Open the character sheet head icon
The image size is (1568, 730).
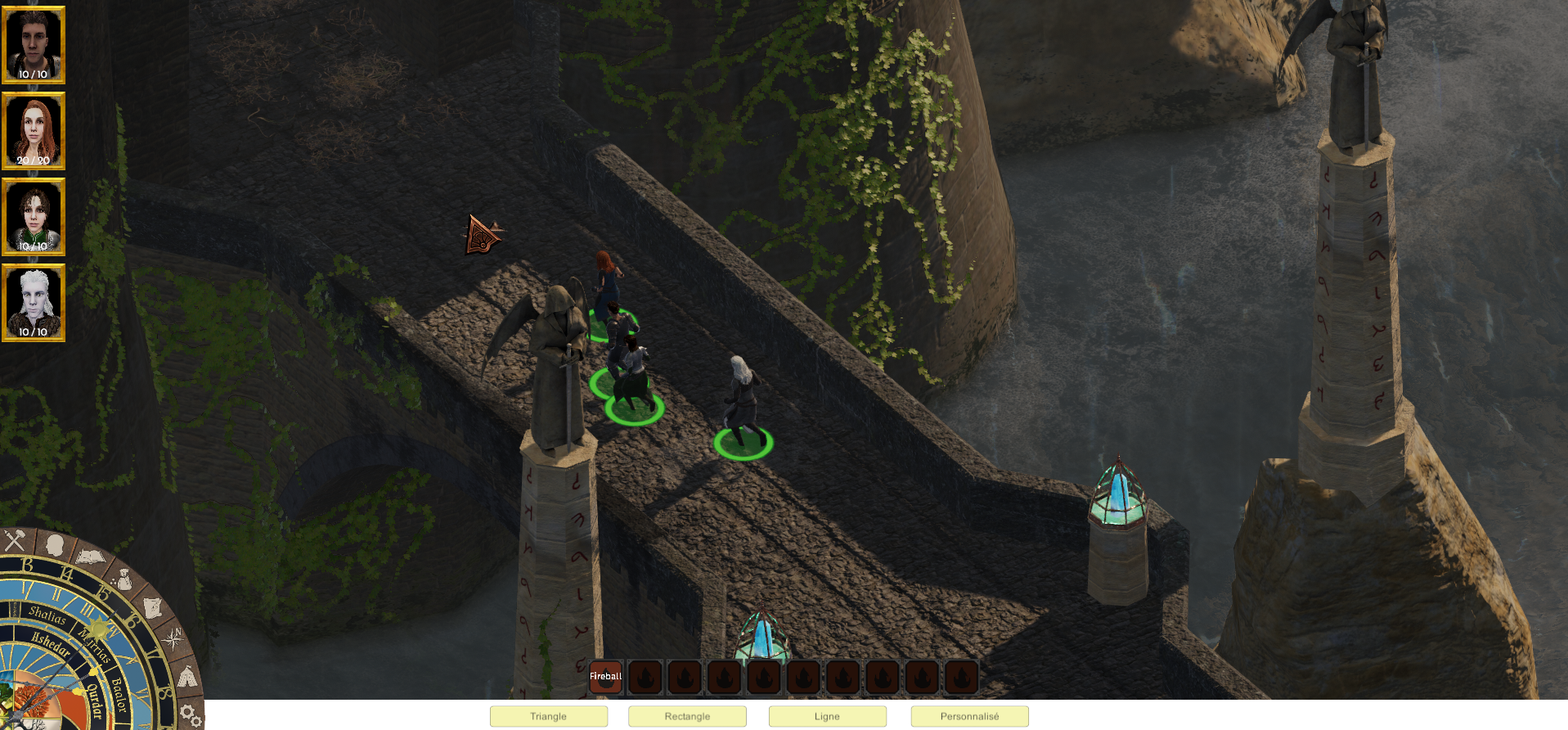tap(55, 544)
